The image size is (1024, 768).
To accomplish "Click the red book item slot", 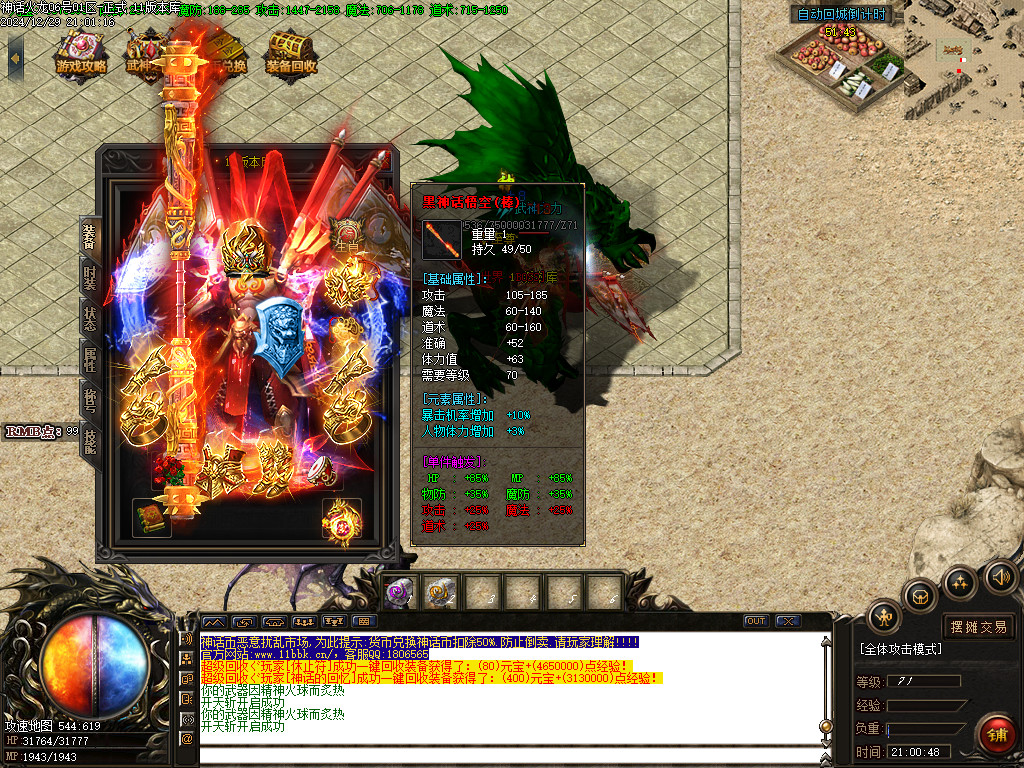I will 151,517.
